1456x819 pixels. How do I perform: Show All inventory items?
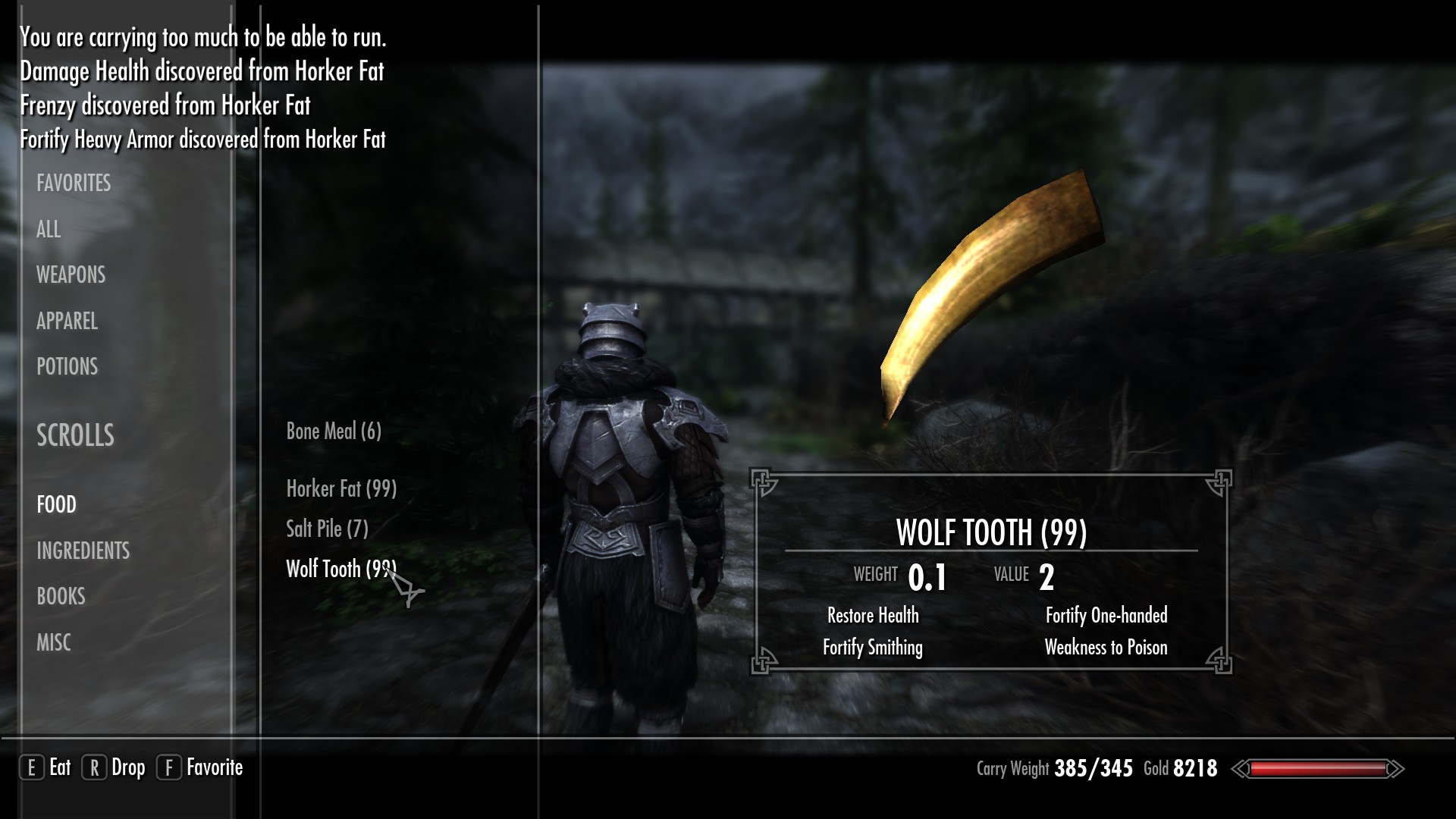point(49,229)
